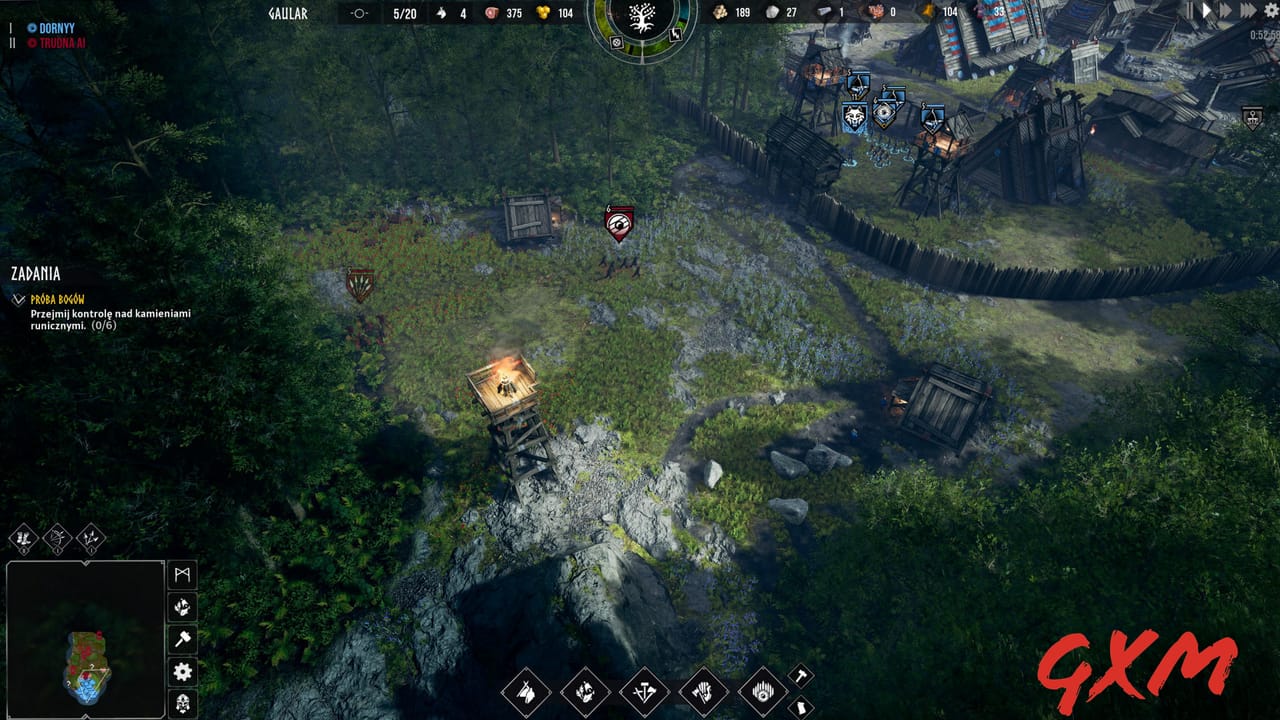Click the settings gear beside the minimap
The width and height of the screenshot is (1280, 720).
coord(181,672)
